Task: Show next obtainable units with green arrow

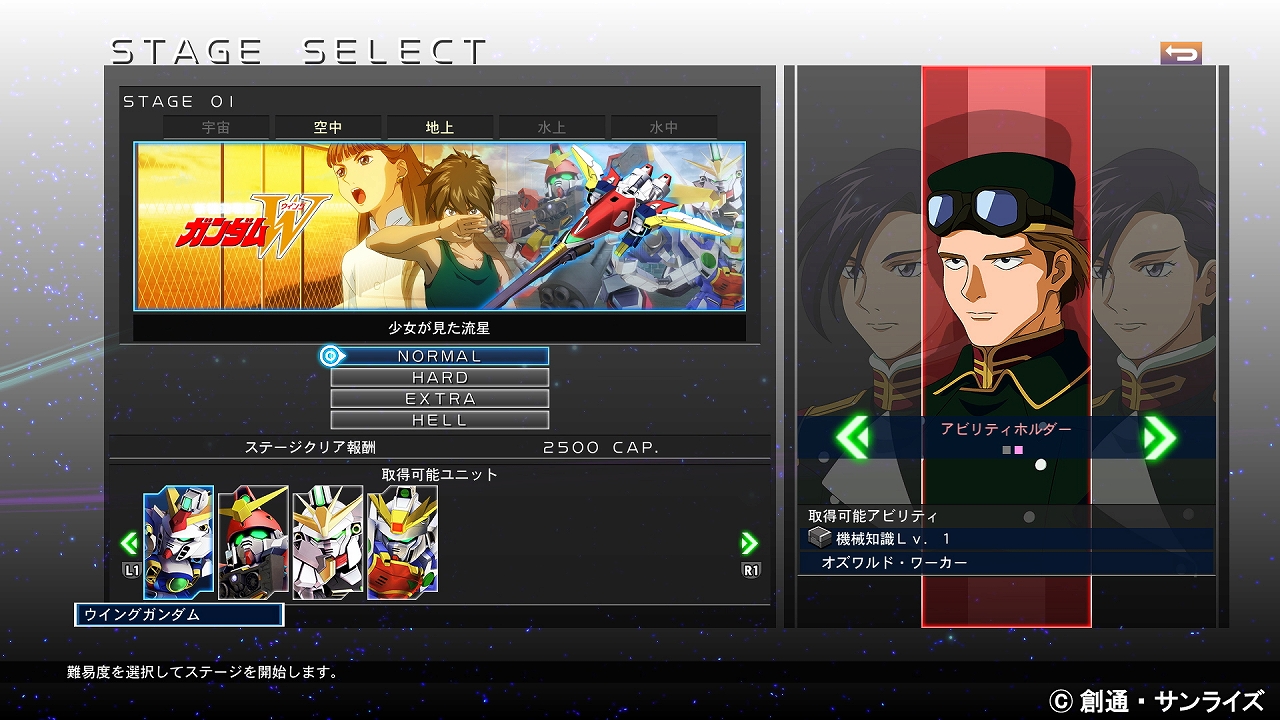Action: pyautogui.click(x=749, y=543)
